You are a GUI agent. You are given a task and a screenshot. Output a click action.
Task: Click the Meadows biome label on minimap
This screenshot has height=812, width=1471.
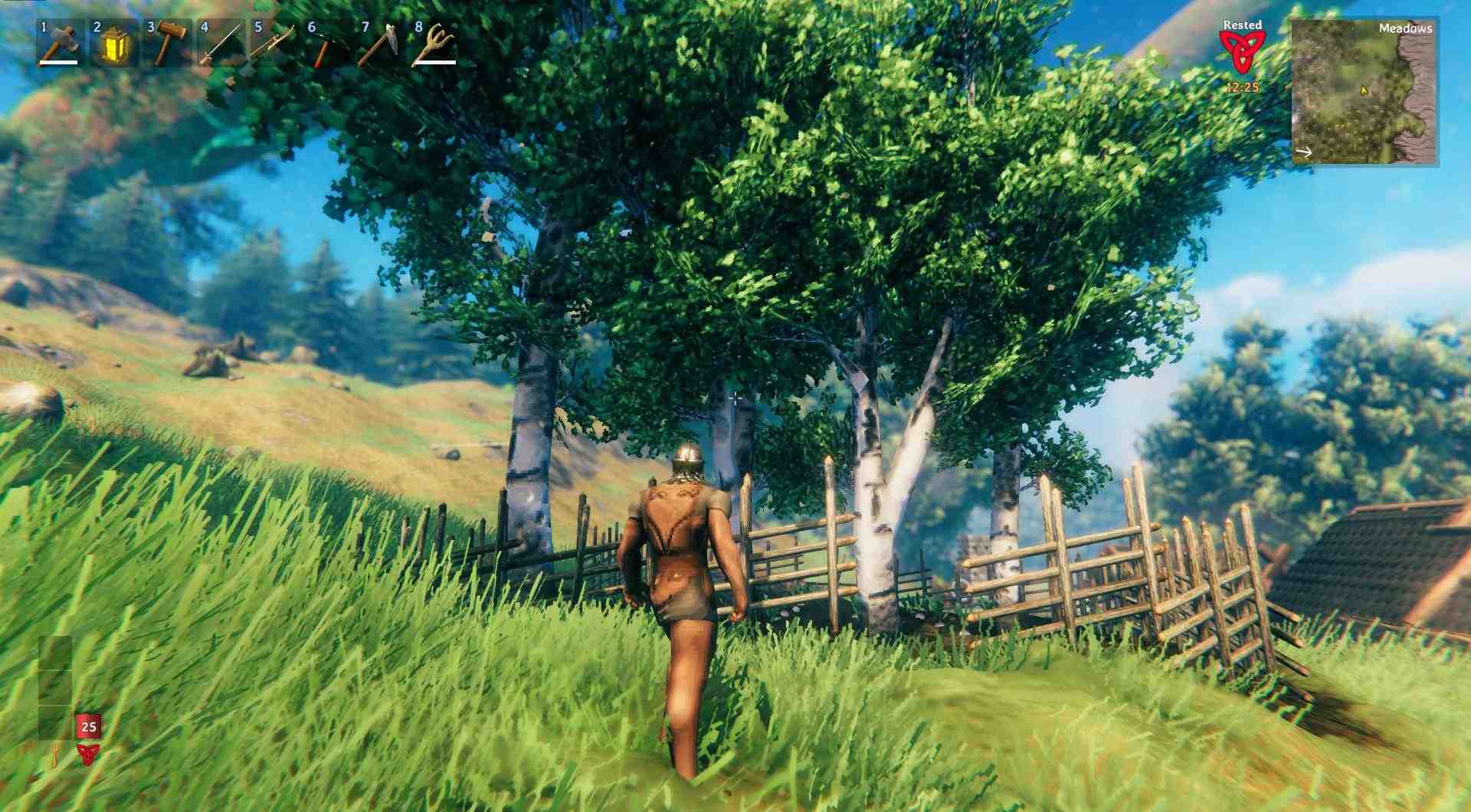click(x=1406, y=29)
